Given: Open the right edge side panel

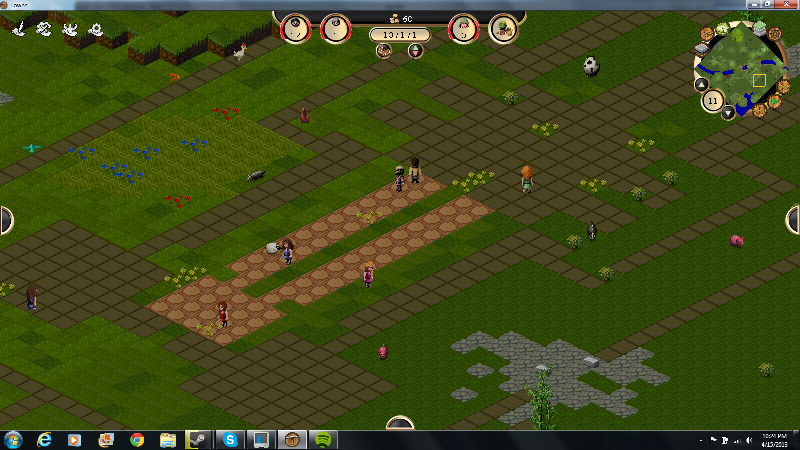Looking at the screenshot, I should pos(794,220).
